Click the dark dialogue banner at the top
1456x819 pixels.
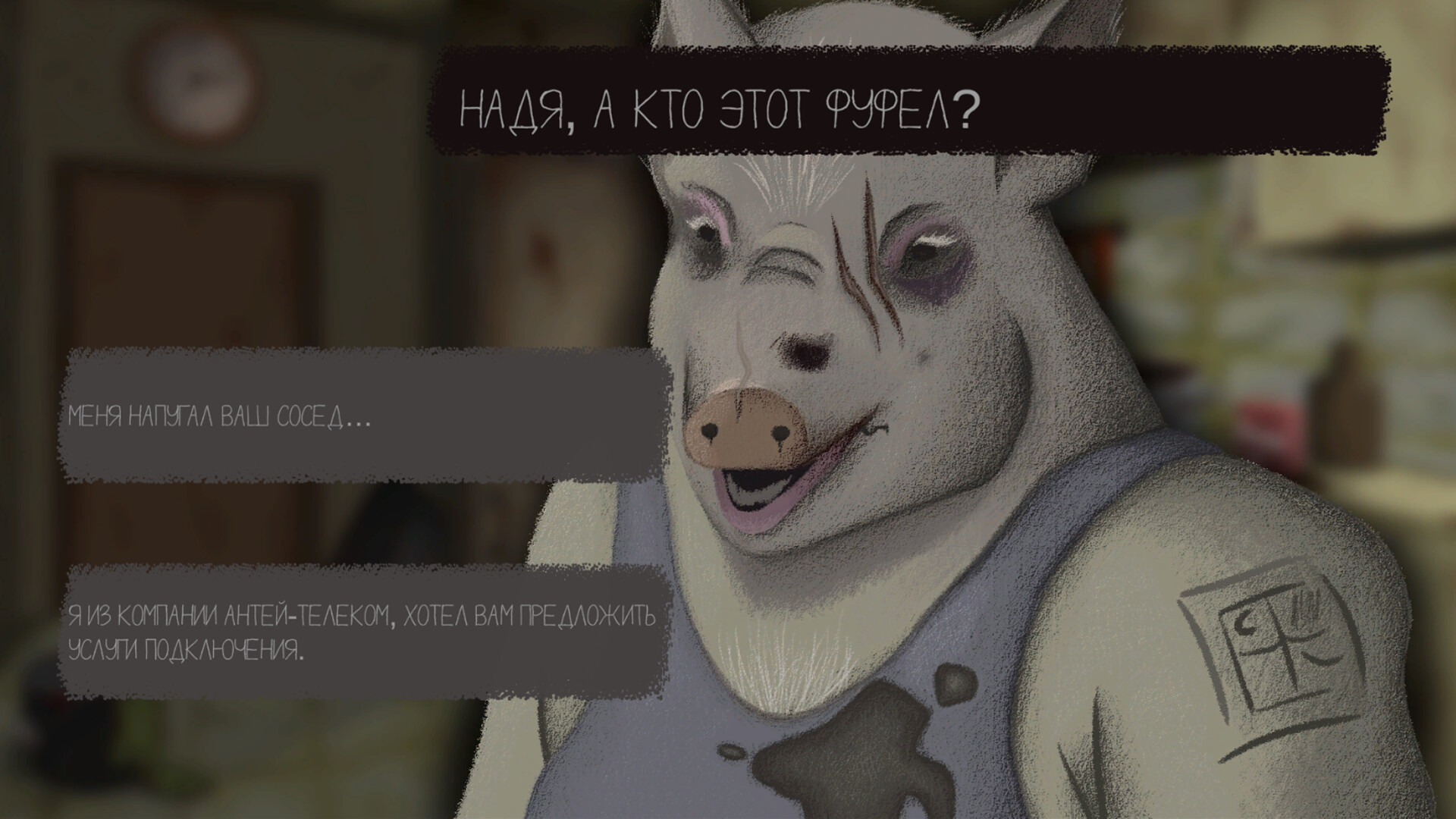click(910, 99)
